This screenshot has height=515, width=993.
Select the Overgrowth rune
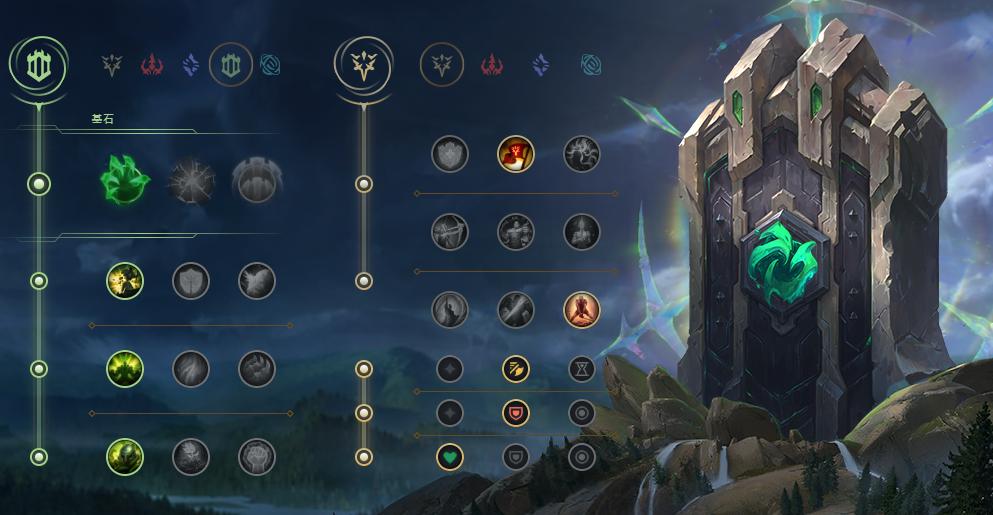click(x=125, y=457)
